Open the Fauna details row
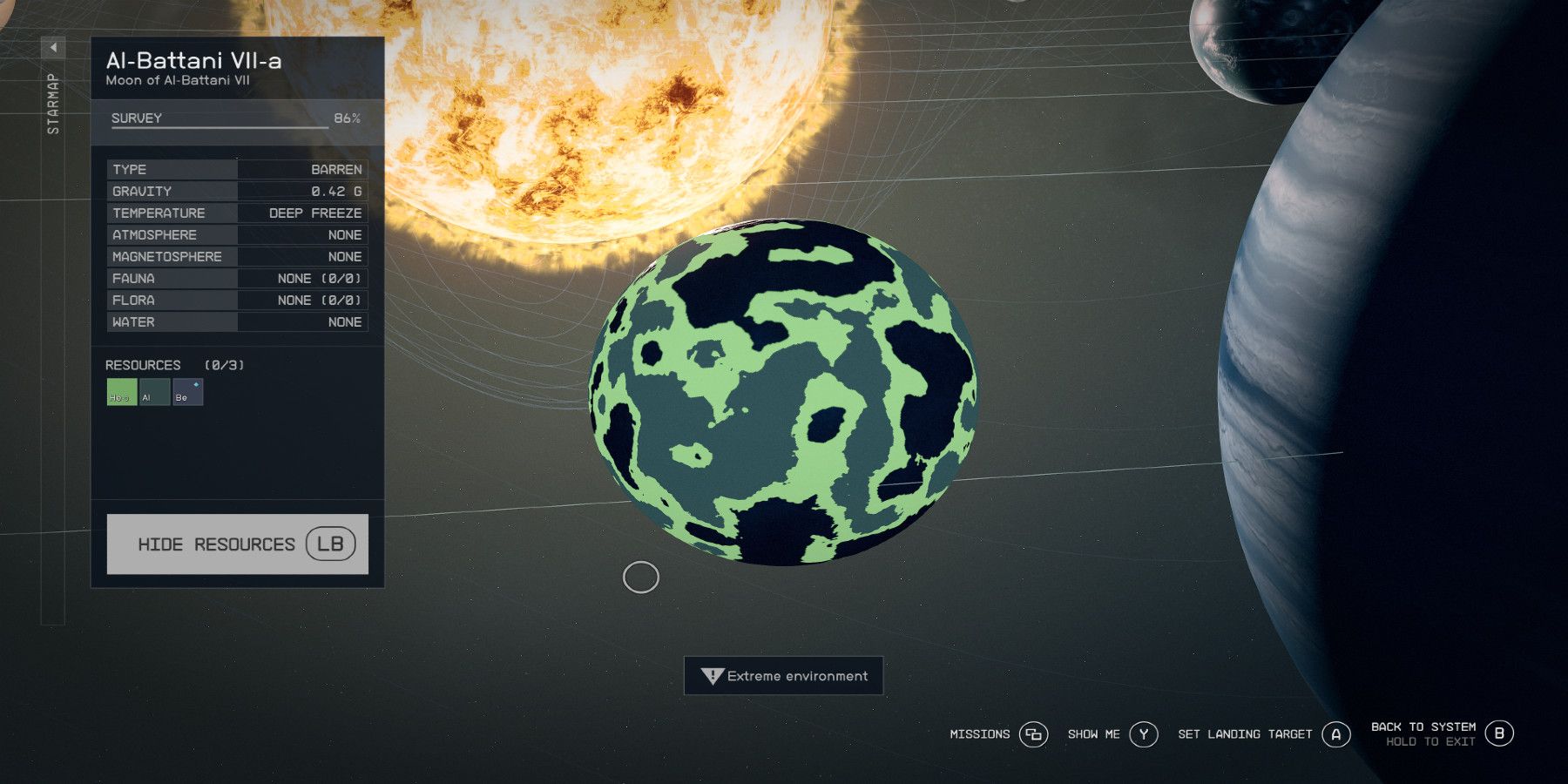The image size is (1568, 784). click(x=237, y=278)
